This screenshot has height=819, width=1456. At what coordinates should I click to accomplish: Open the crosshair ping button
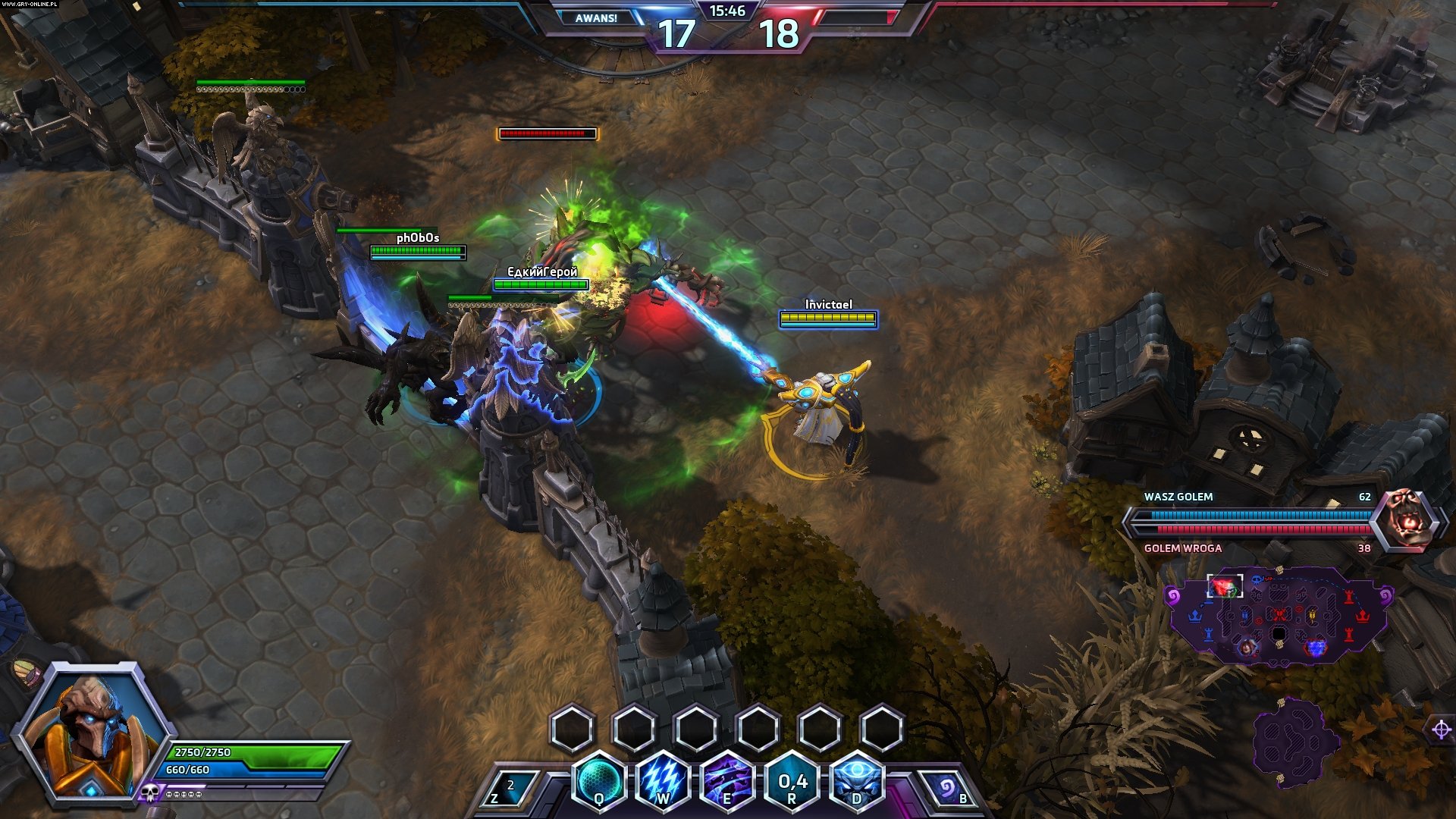pyautogui.click(x=1442, y=730)
